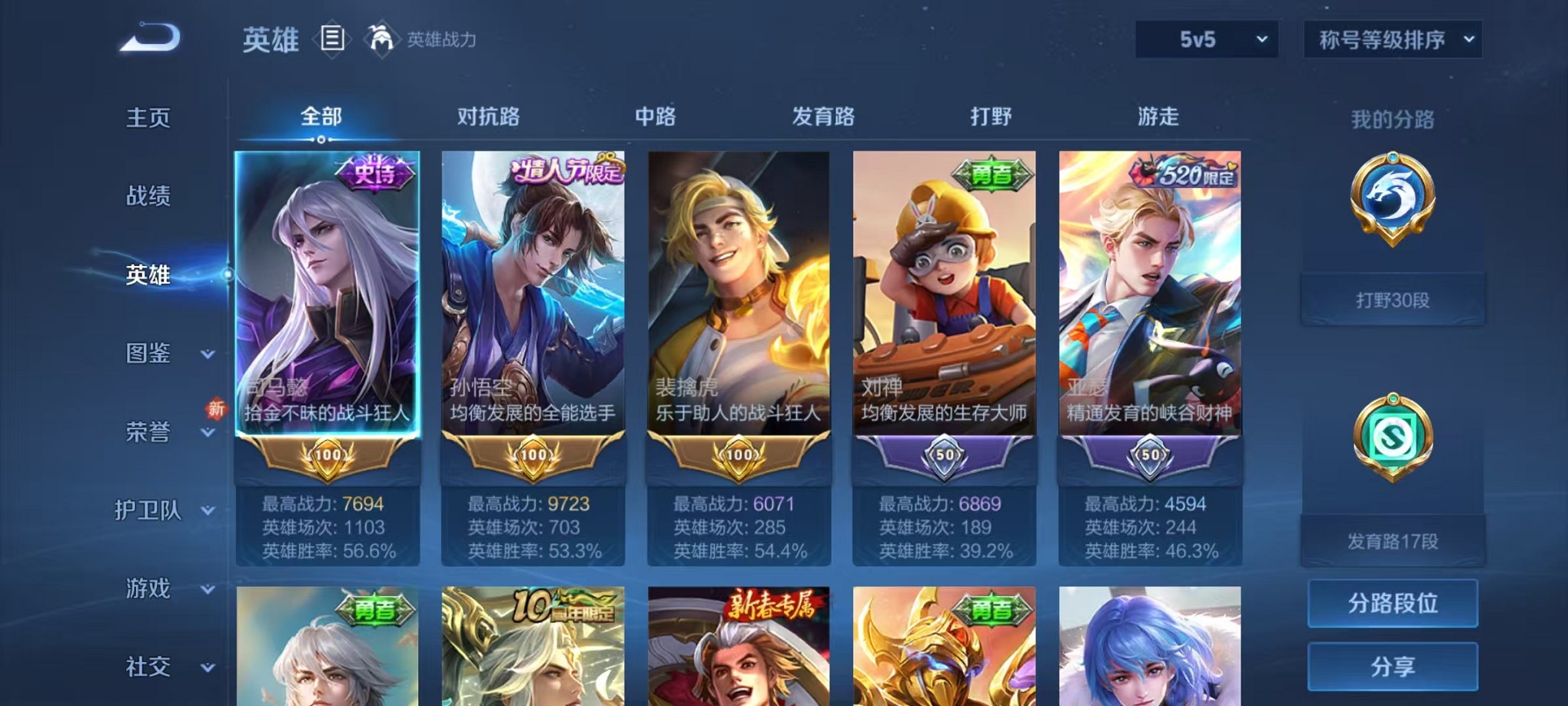Open the 社交 sidebar menu item
The width and height of the screenshot is (1568, 706).
[148, 666]
